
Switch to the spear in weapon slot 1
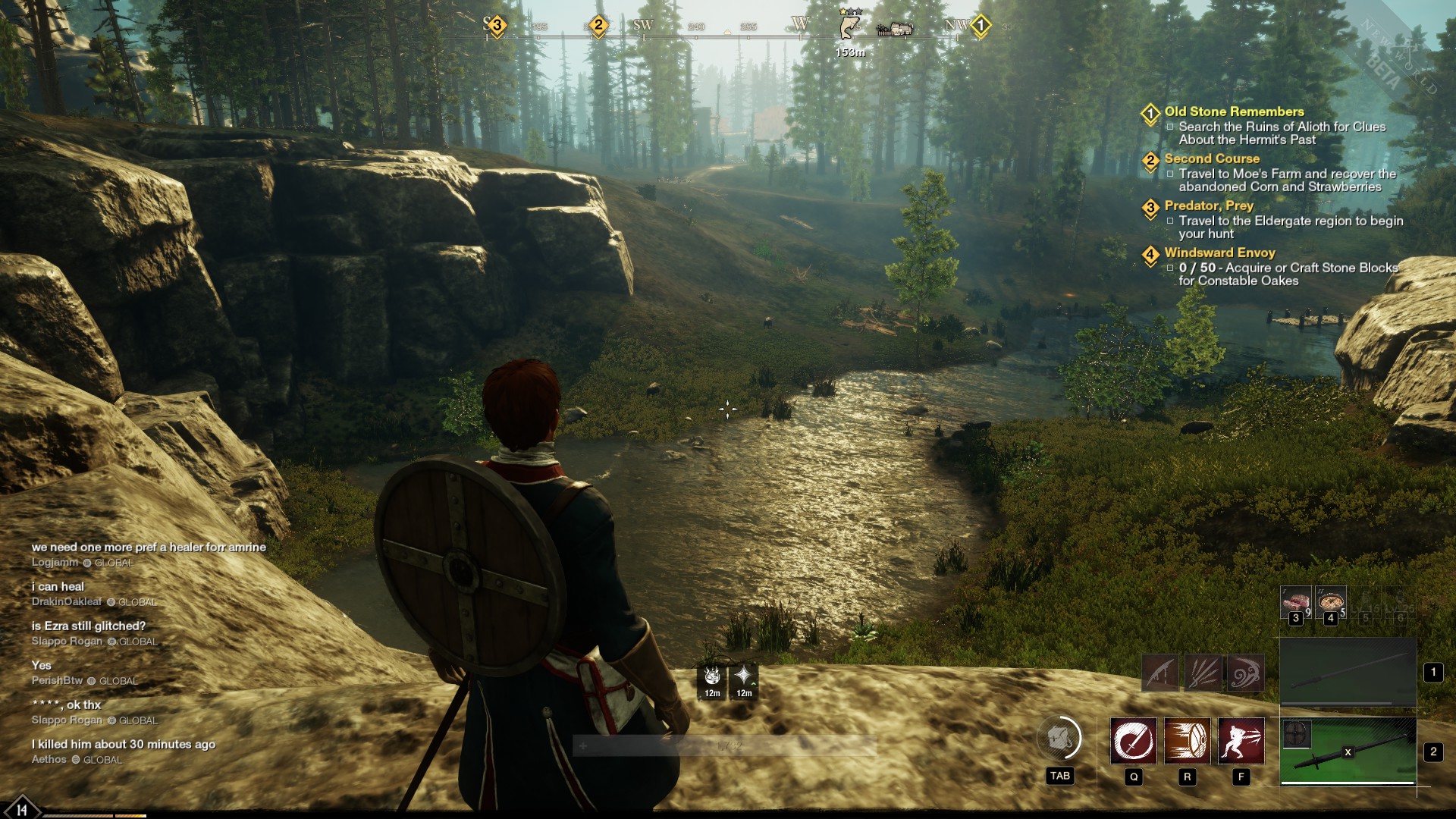(1348, 673)
